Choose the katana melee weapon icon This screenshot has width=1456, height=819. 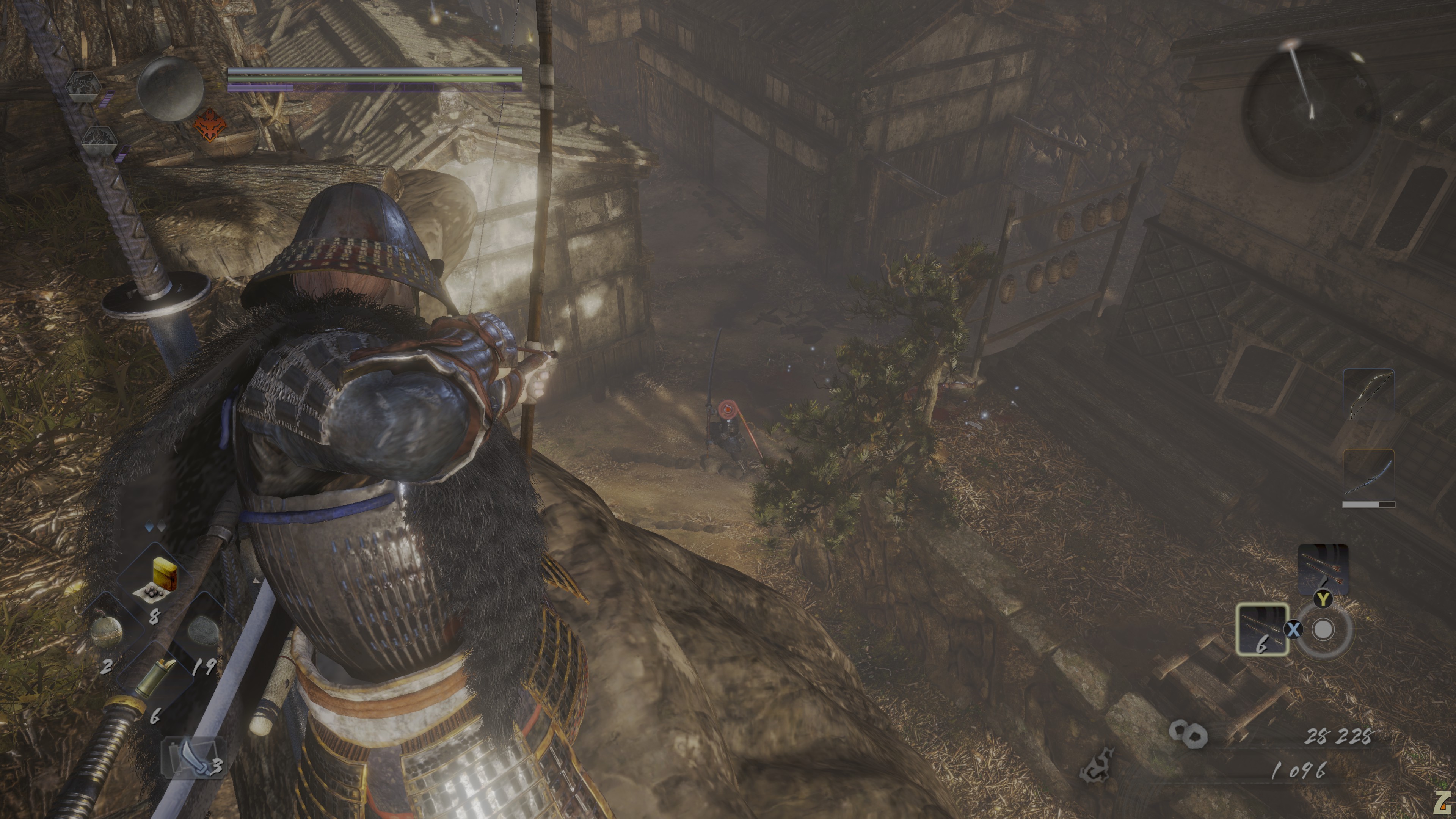pos(1368,476)
